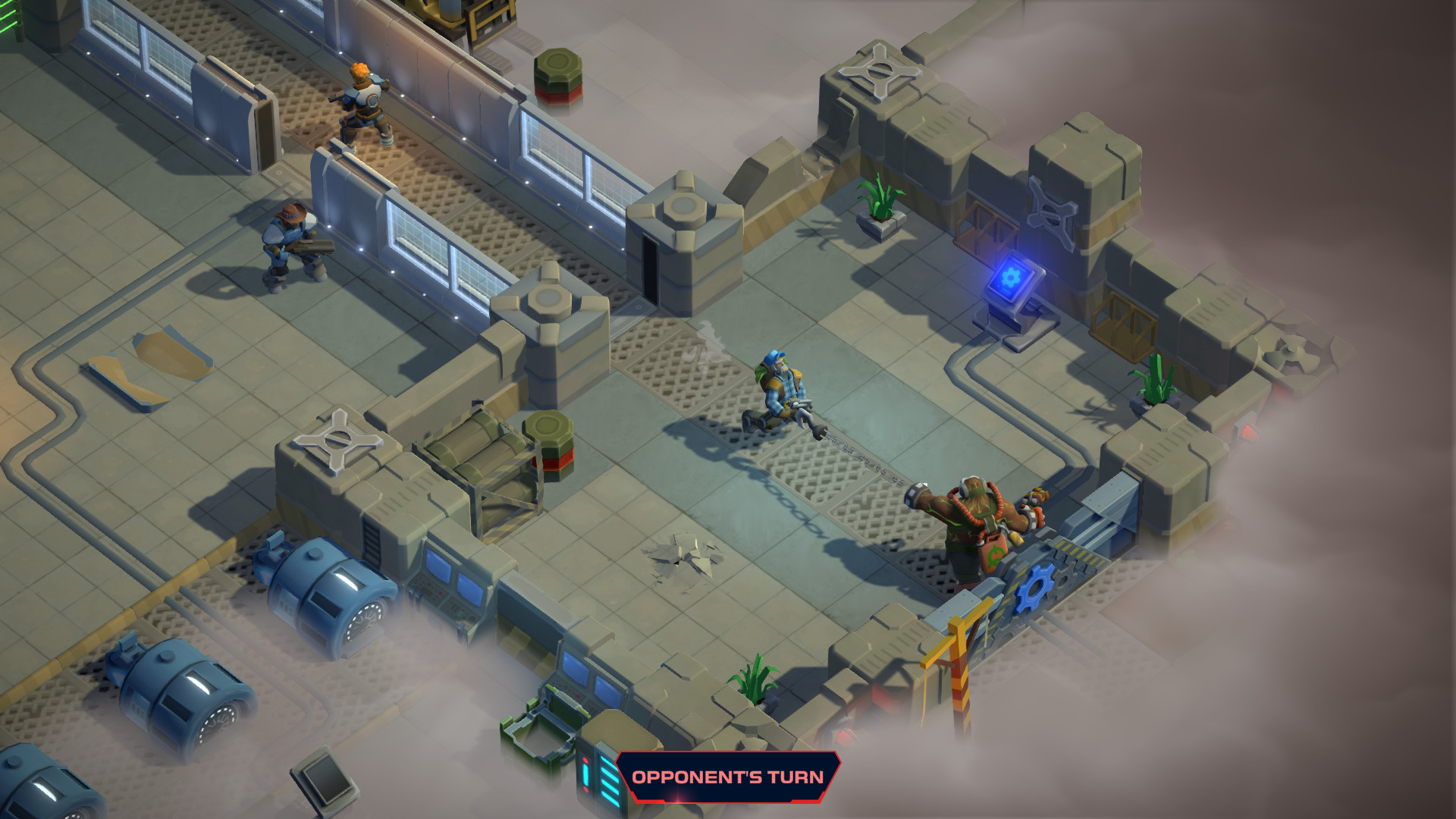This screenshot has height=819, width=1456.
Task: Select the orange-haired soldier behind the top wall
Action: pyautogui.click(x=362, y=106)
